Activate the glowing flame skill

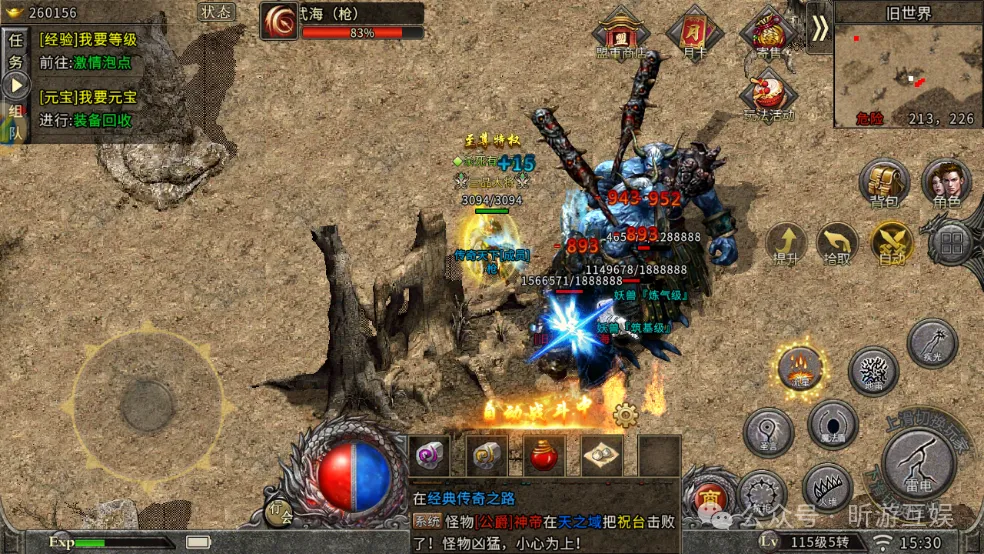click(800, 367)
